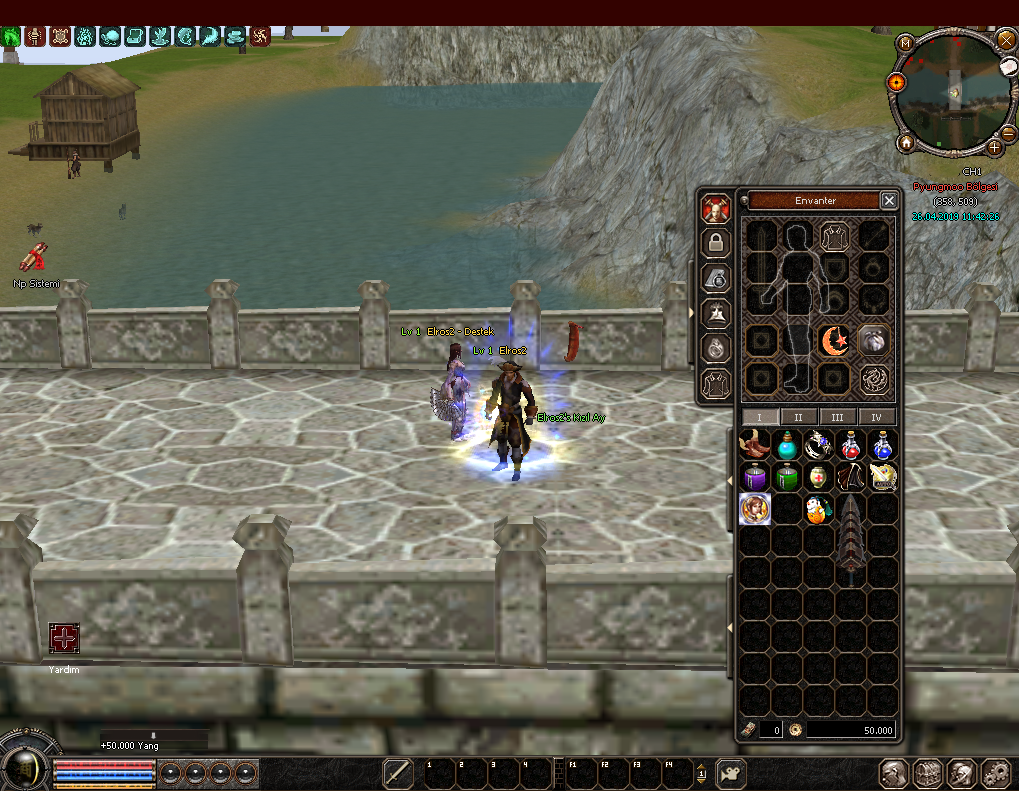This screenshot has width=1019, height=791.
Task: Open the Yardim help button
Action: pyautogui.click(x=64, y=639)
